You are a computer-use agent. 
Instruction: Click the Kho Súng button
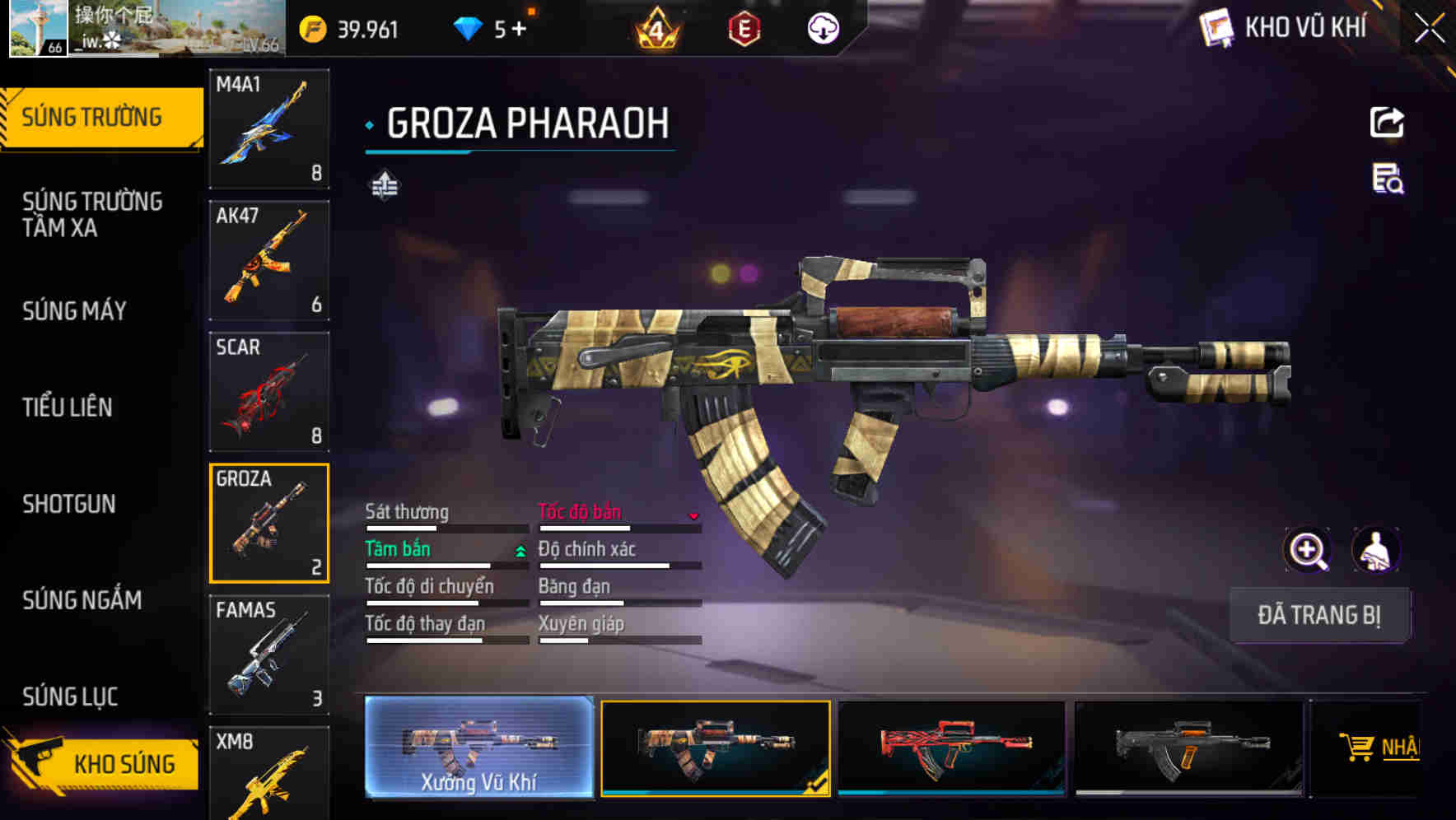click(103, 763)
